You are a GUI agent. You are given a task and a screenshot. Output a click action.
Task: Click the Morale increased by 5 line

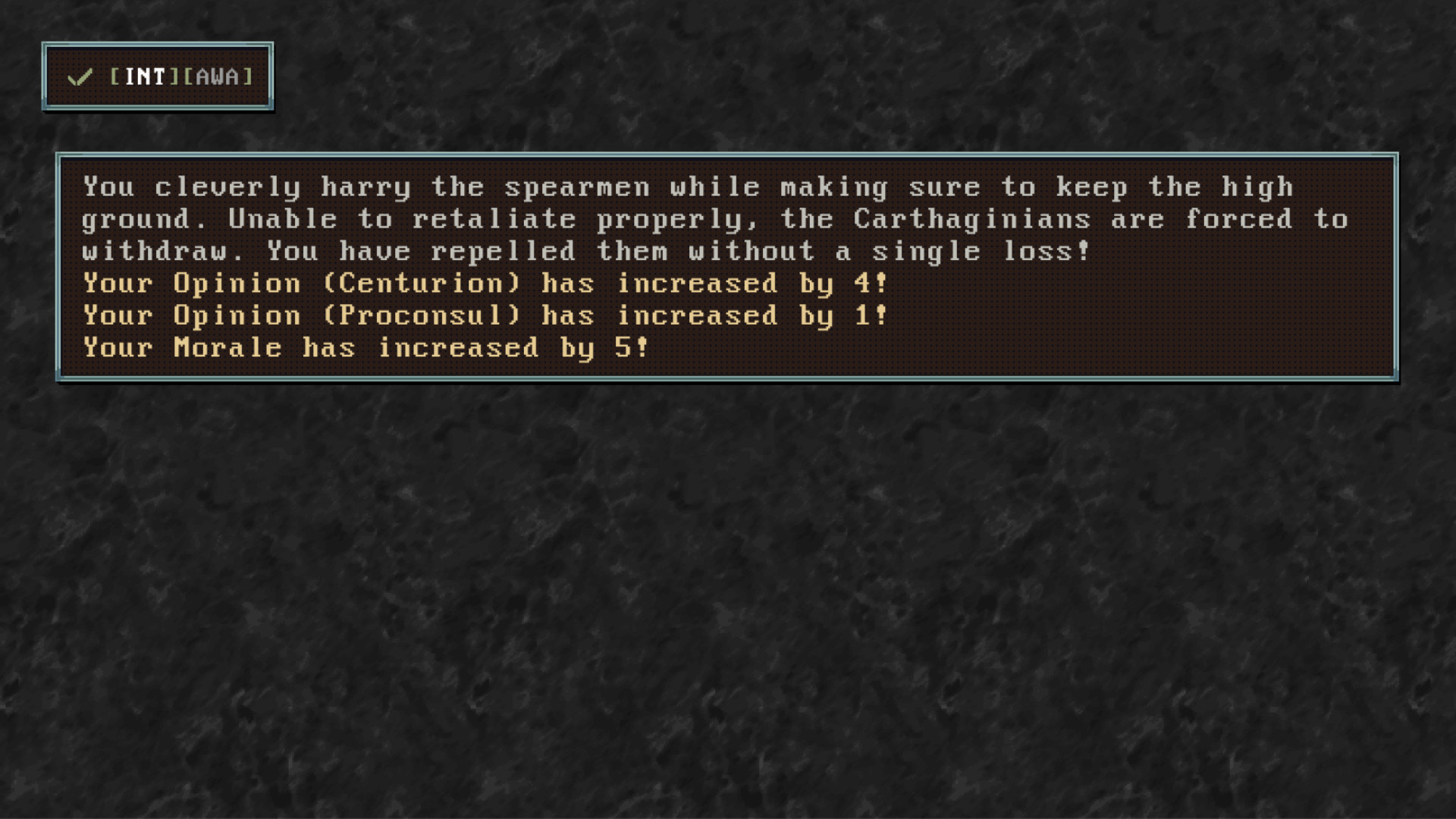coord(362,347)
